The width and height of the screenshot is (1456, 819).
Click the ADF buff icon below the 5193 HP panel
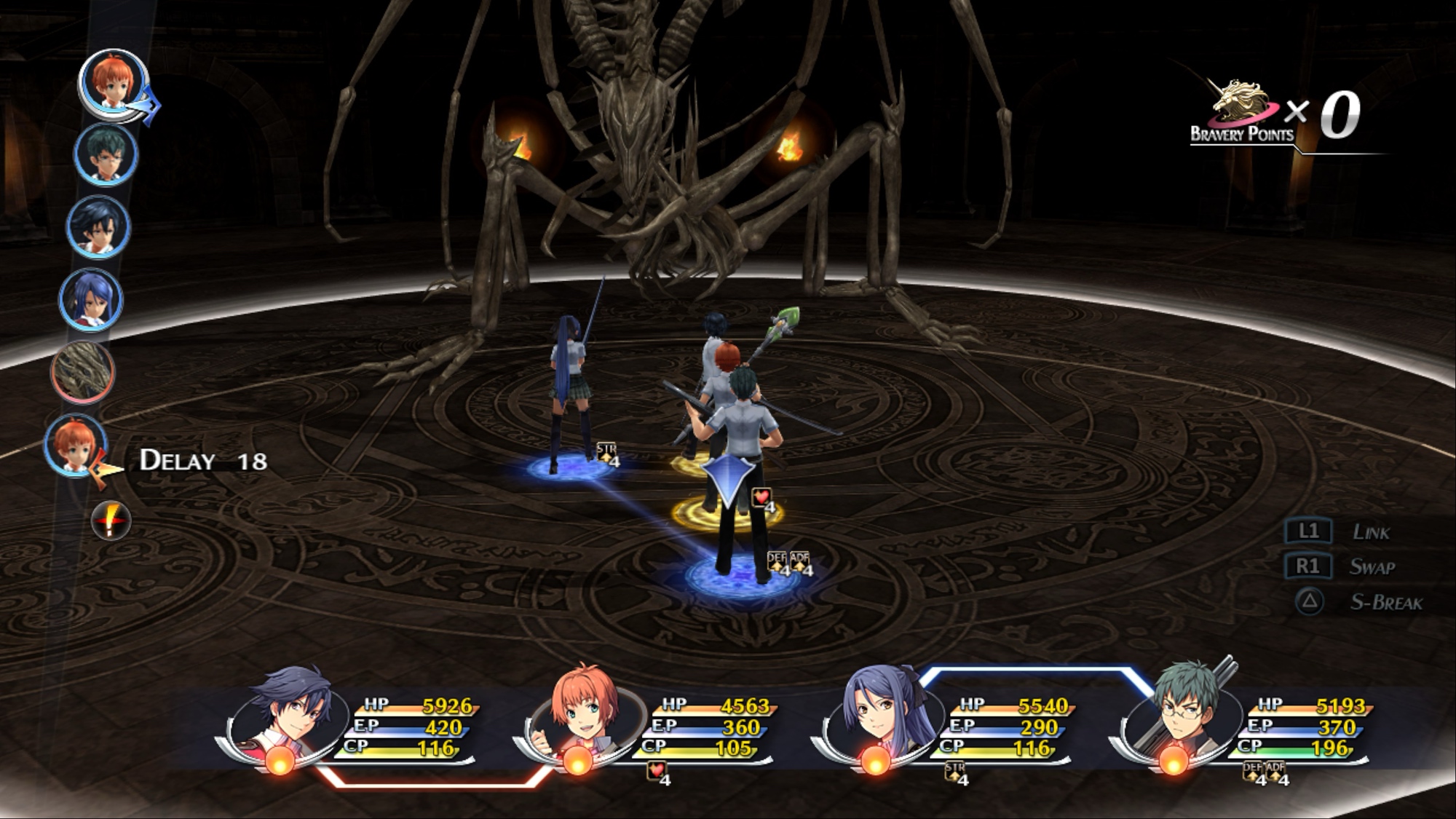[x=1274, y=772]
